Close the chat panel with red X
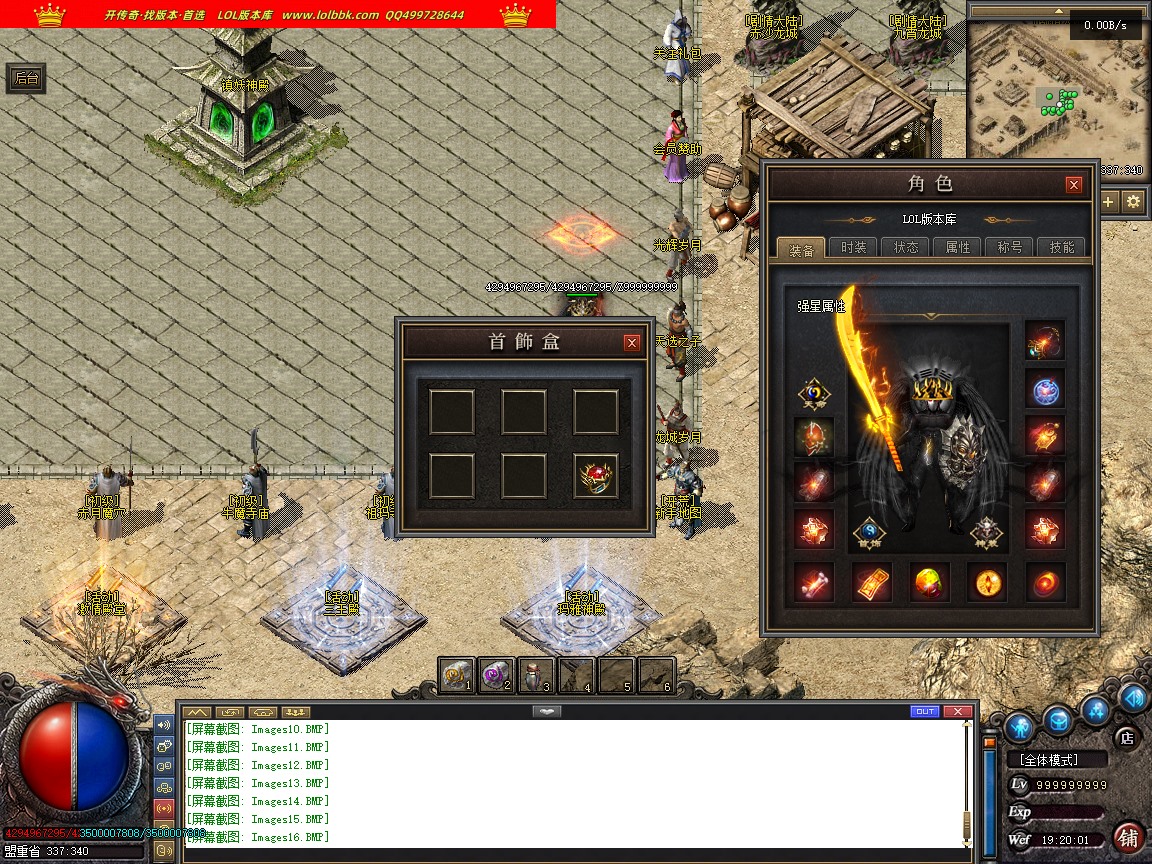 pos(958,712)
